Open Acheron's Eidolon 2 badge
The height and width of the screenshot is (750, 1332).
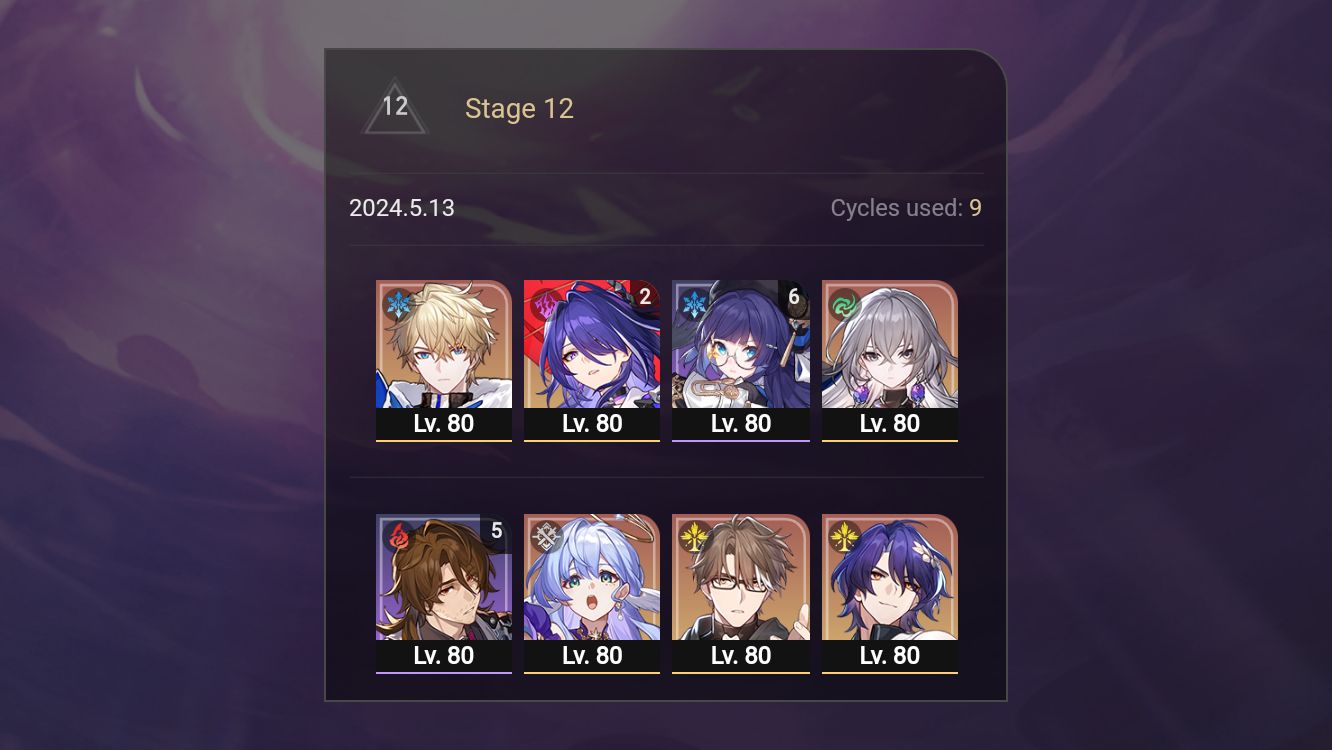(x=644, y=295)
